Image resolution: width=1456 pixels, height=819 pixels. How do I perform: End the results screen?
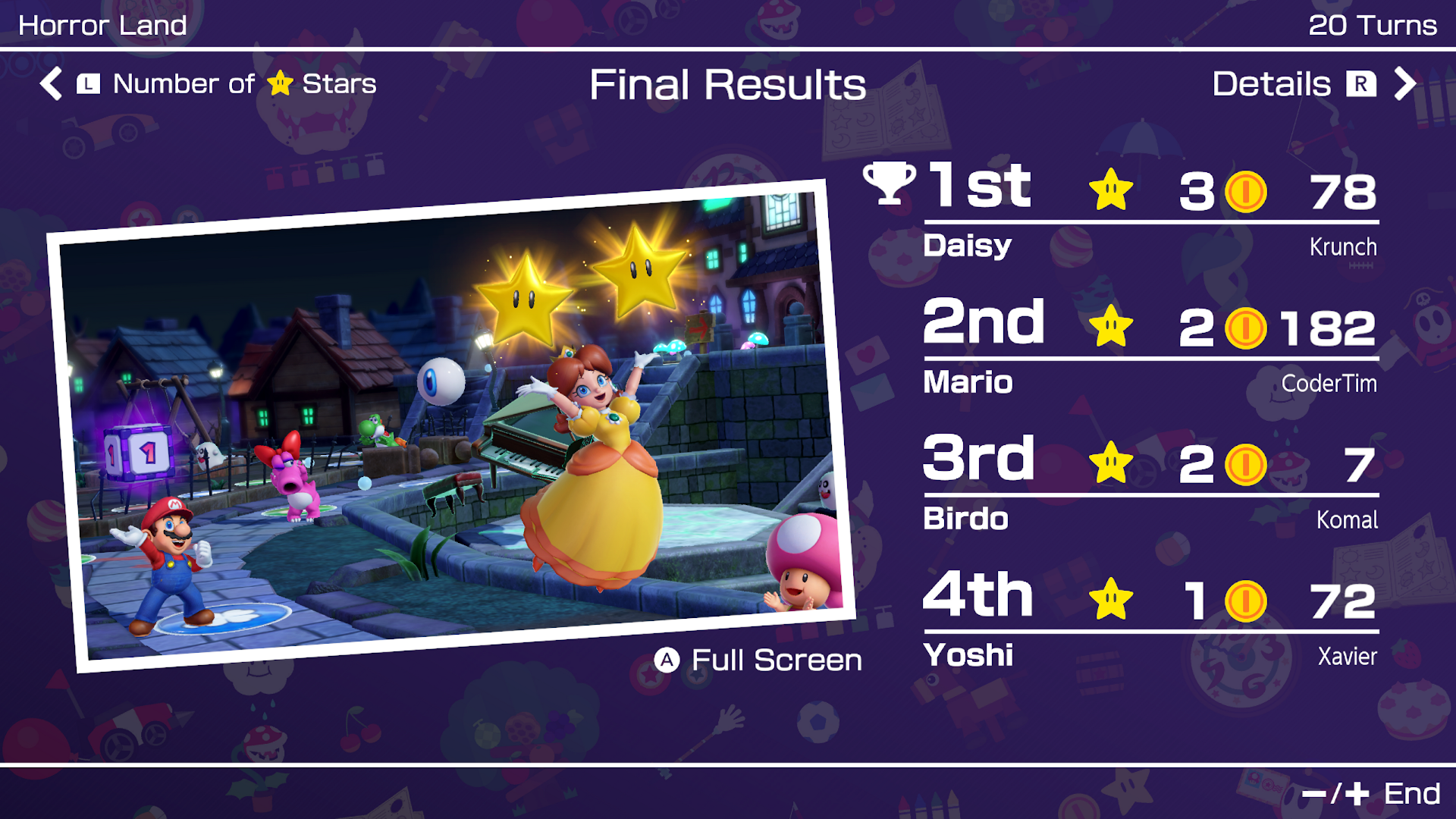[x=1371, y=793]
